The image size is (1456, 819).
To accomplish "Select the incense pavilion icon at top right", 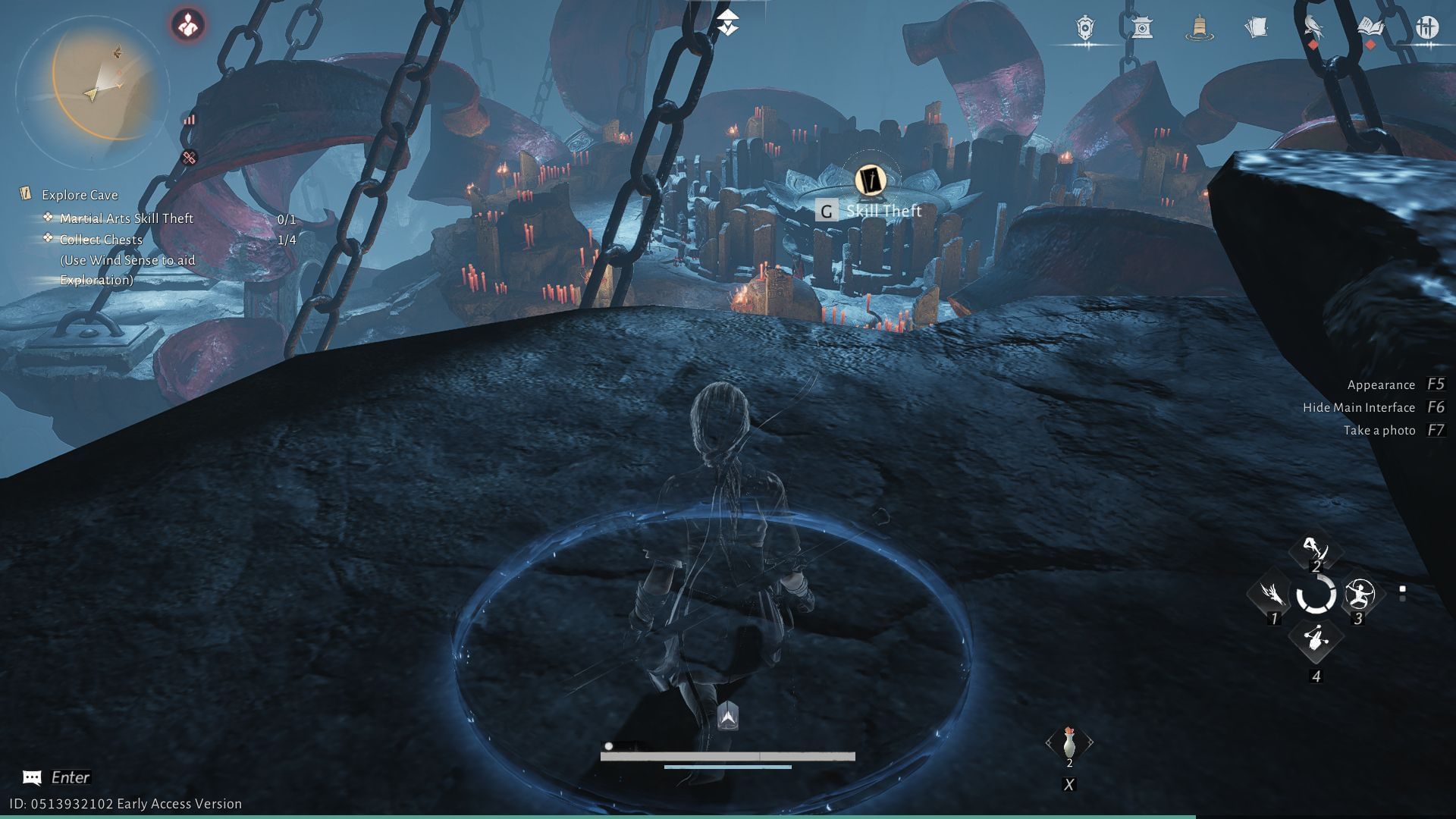I will coord(1144,28).
